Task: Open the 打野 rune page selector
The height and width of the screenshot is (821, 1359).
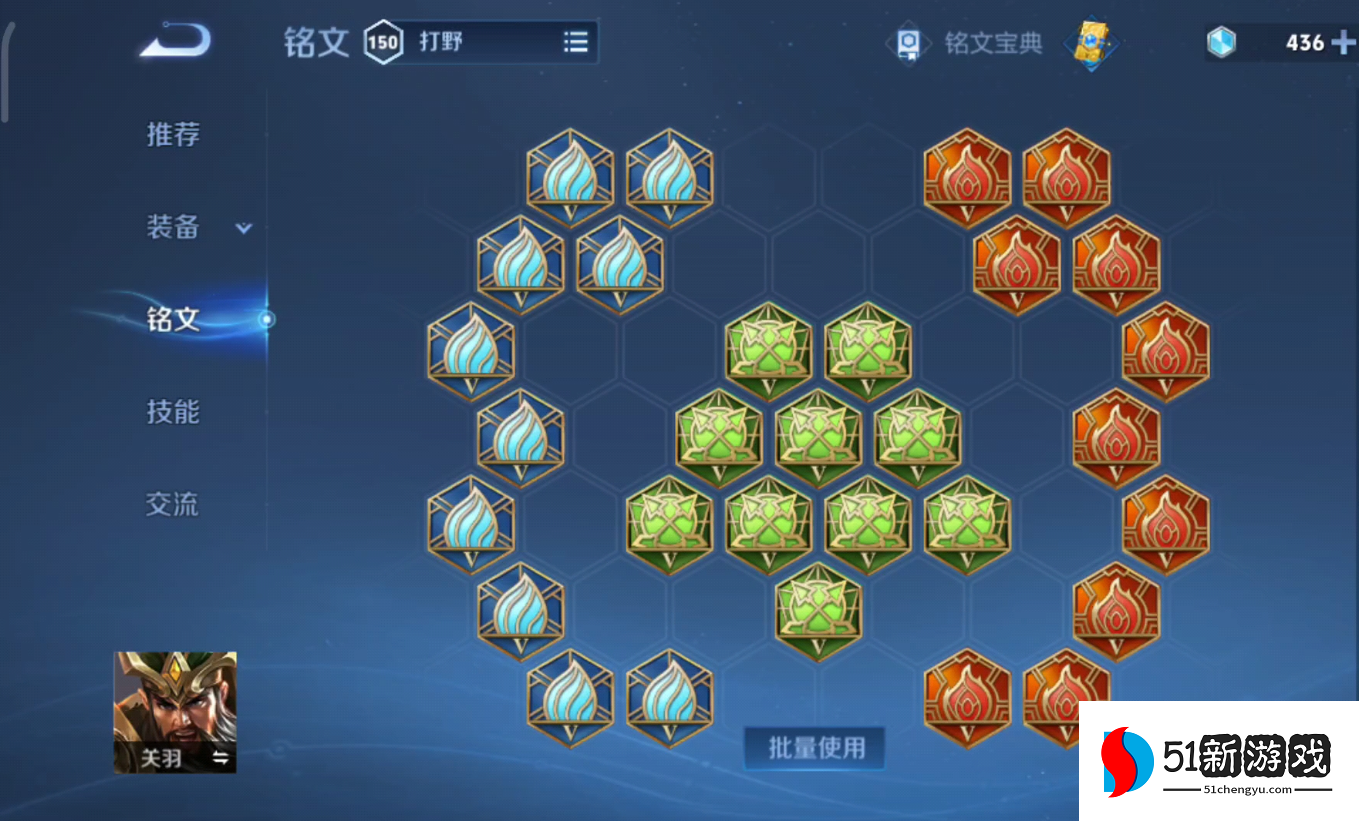Action: tap(470, 42)
